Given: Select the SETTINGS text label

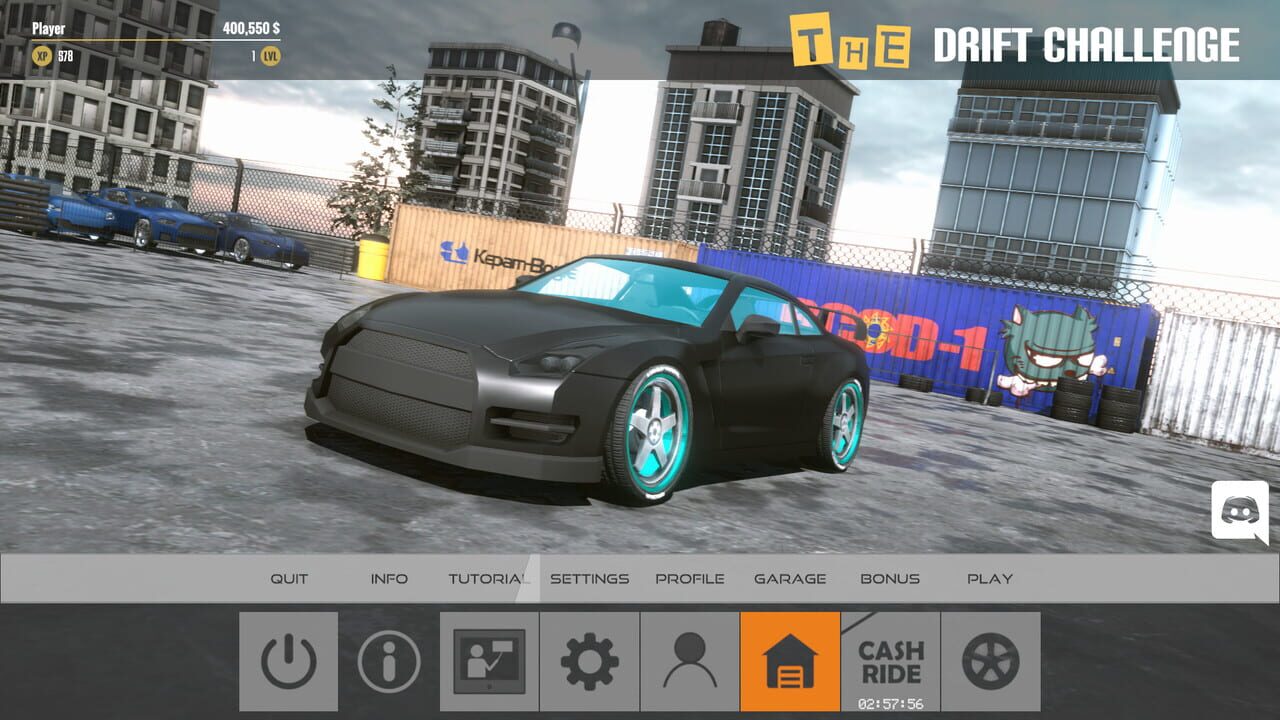Looking at the screenshot, I should coord(589,578).
